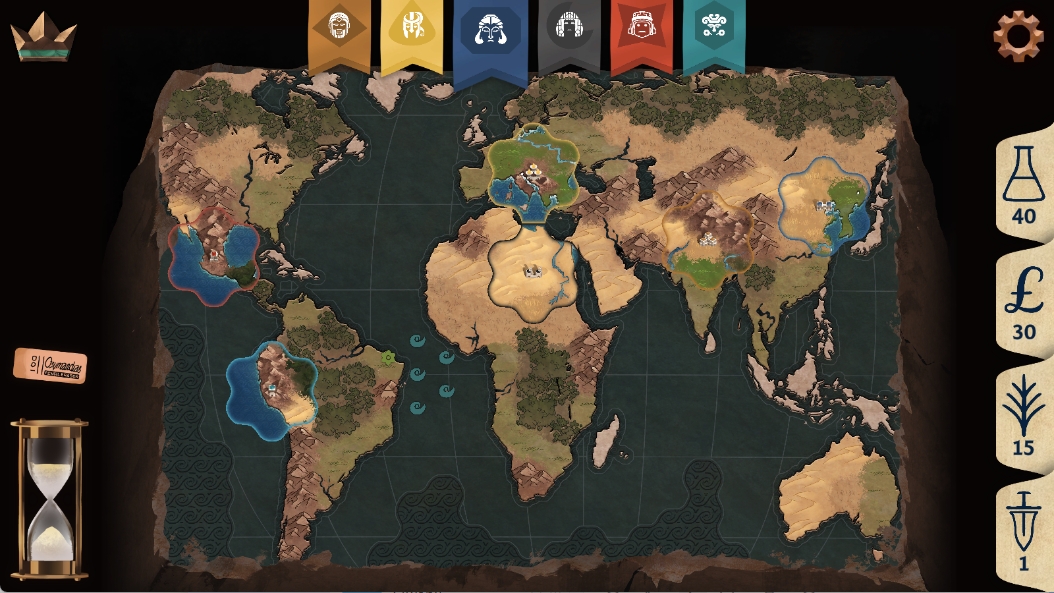Click the crown icon
Viewport: 1054px width, 593px height.
tap(43, 37)
